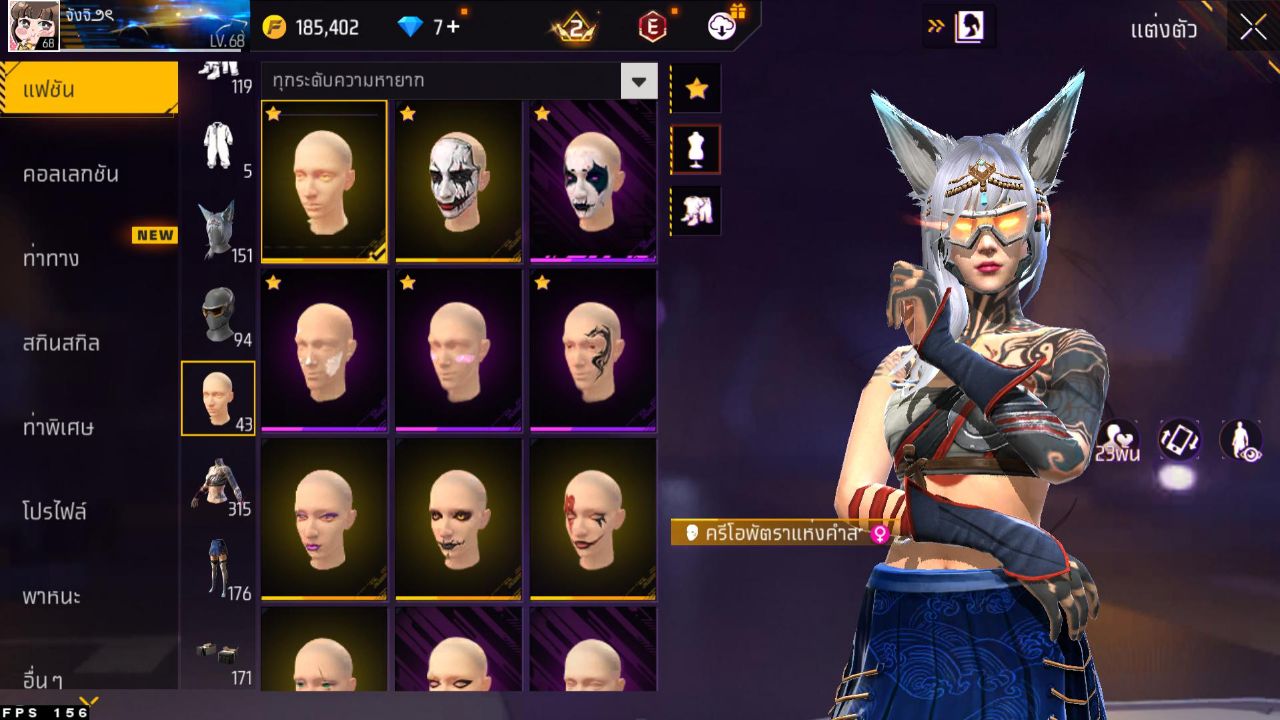Switch to the คอลเลกชัน tab
Image resolution: width=1280 pixels, height=720 pixels.
coord(71,174)
